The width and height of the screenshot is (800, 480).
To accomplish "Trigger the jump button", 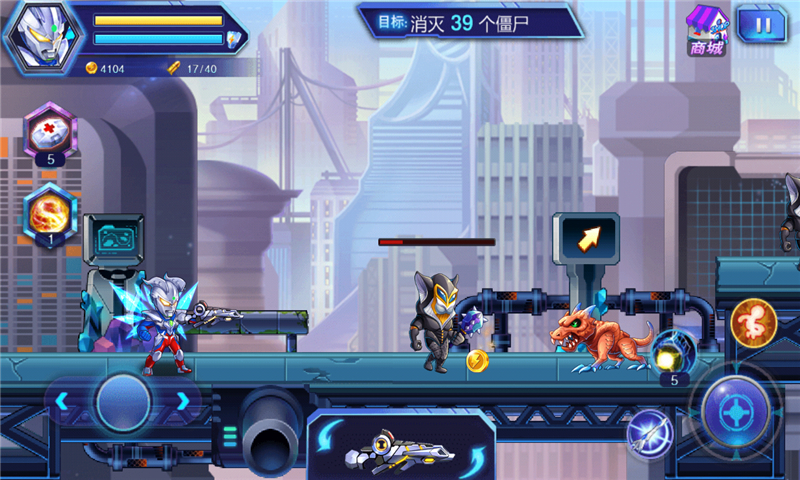I will 753,321.
